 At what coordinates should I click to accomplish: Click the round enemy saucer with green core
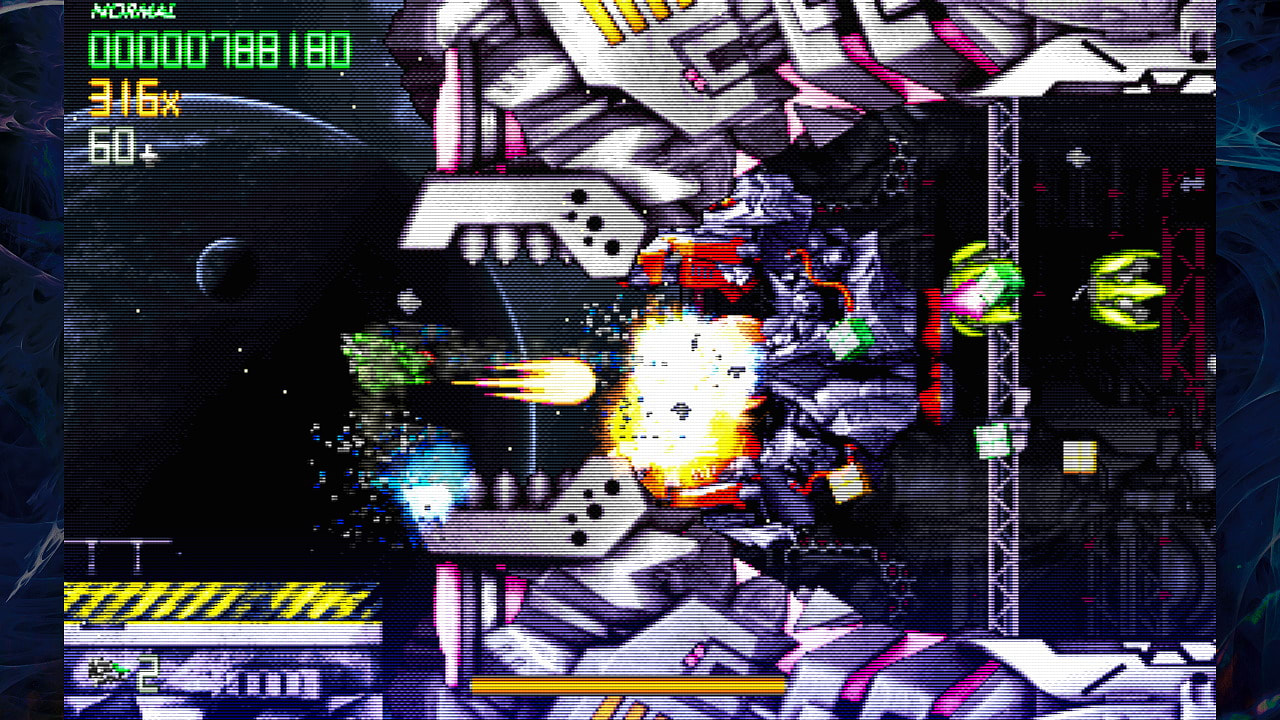pyautogui.click(x=985, y=290)
